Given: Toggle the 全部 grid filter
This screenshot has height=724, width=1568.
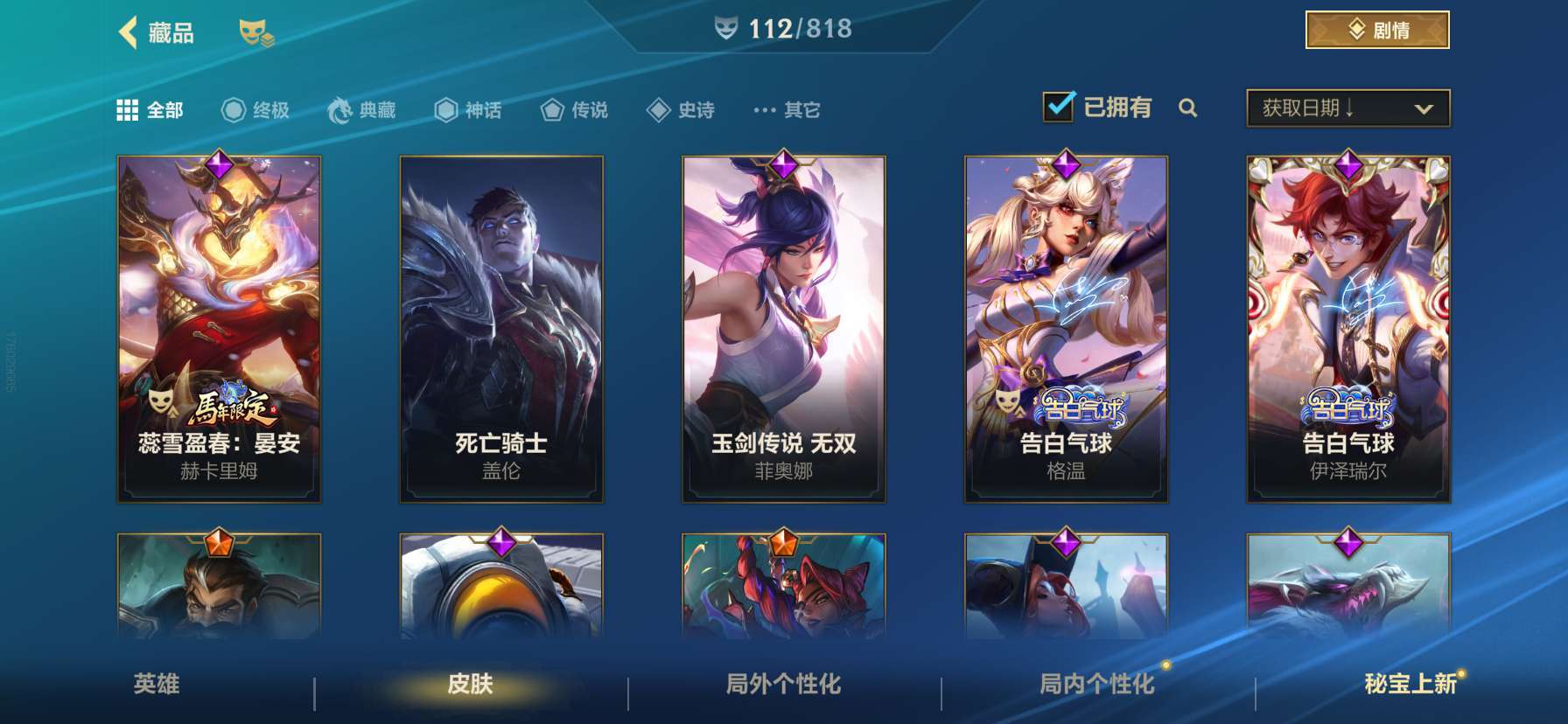Looking at the screenshot, I should (128, 109).
